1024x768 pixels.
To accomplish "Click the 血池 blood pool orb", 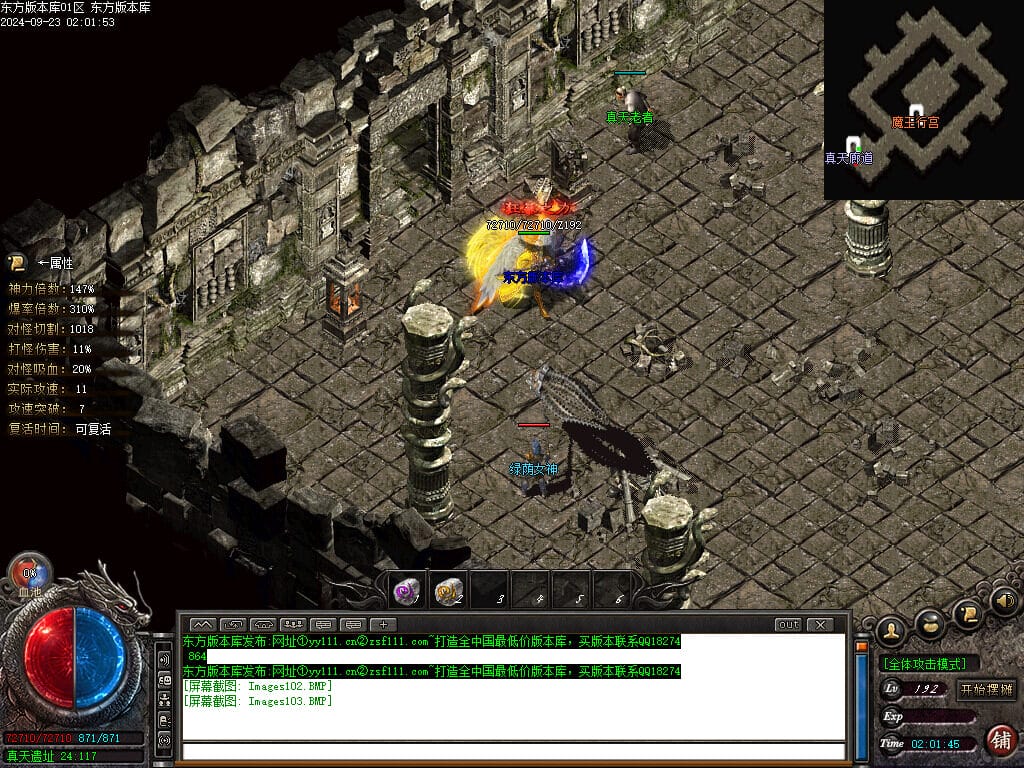I will 30,573.
